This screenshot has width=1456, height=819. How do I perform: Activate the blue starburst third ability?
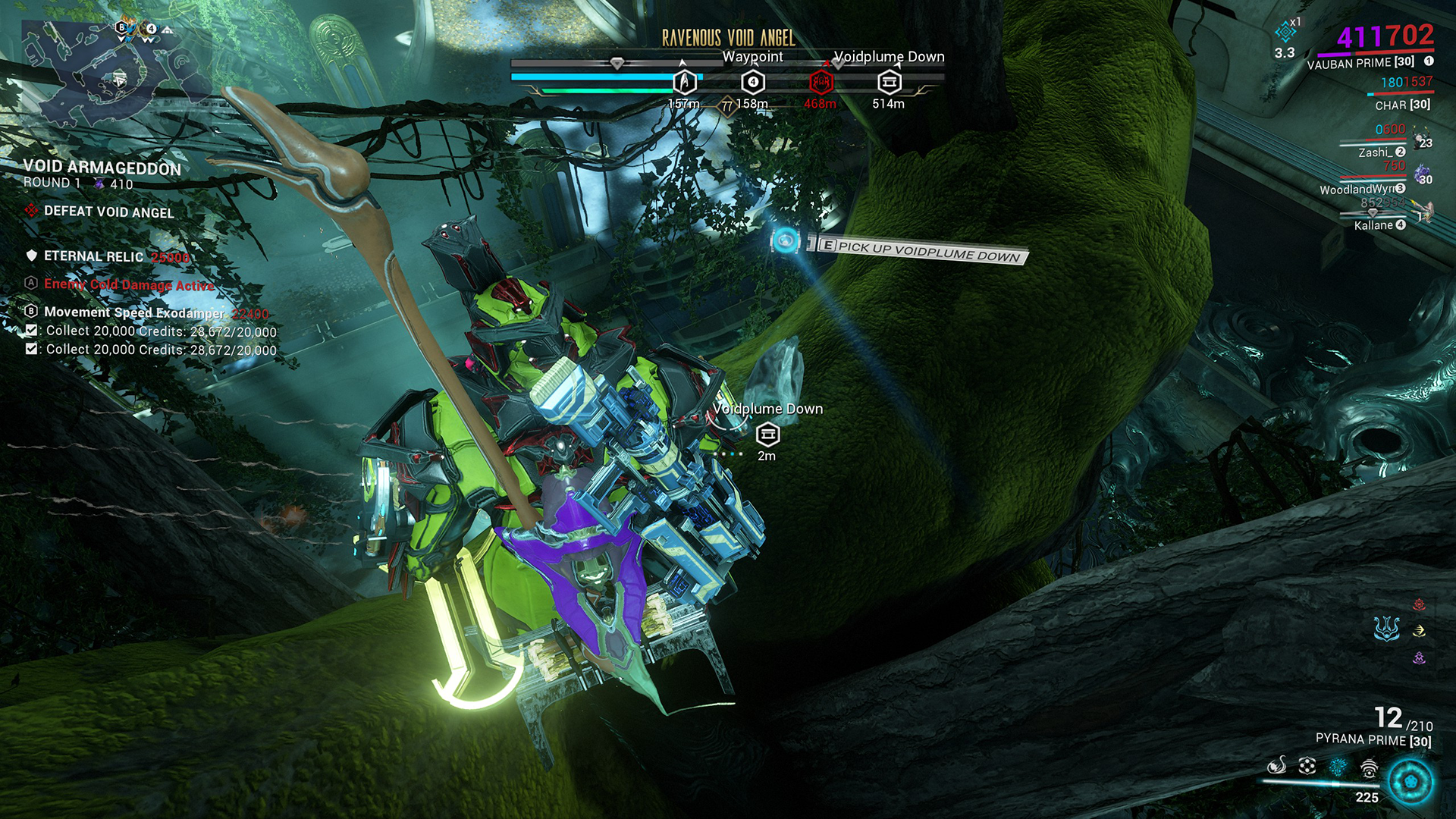click(1338, 766)
